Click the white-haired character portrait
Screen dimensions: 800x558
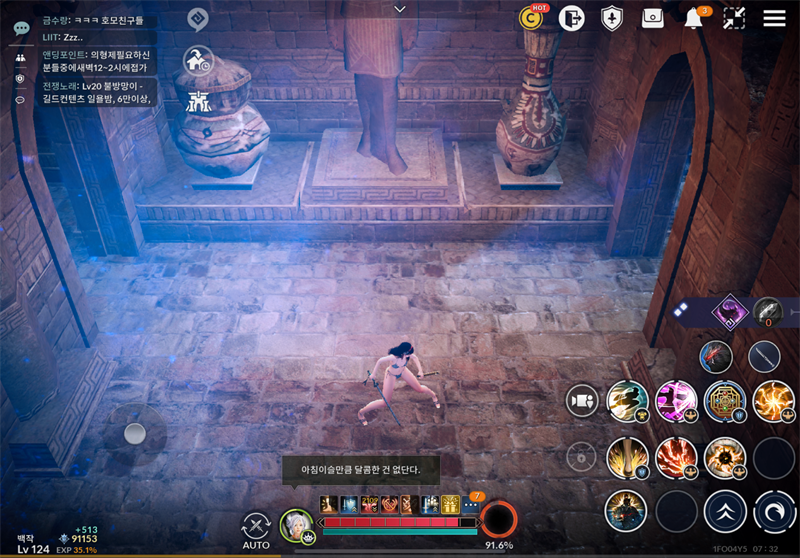296,524
